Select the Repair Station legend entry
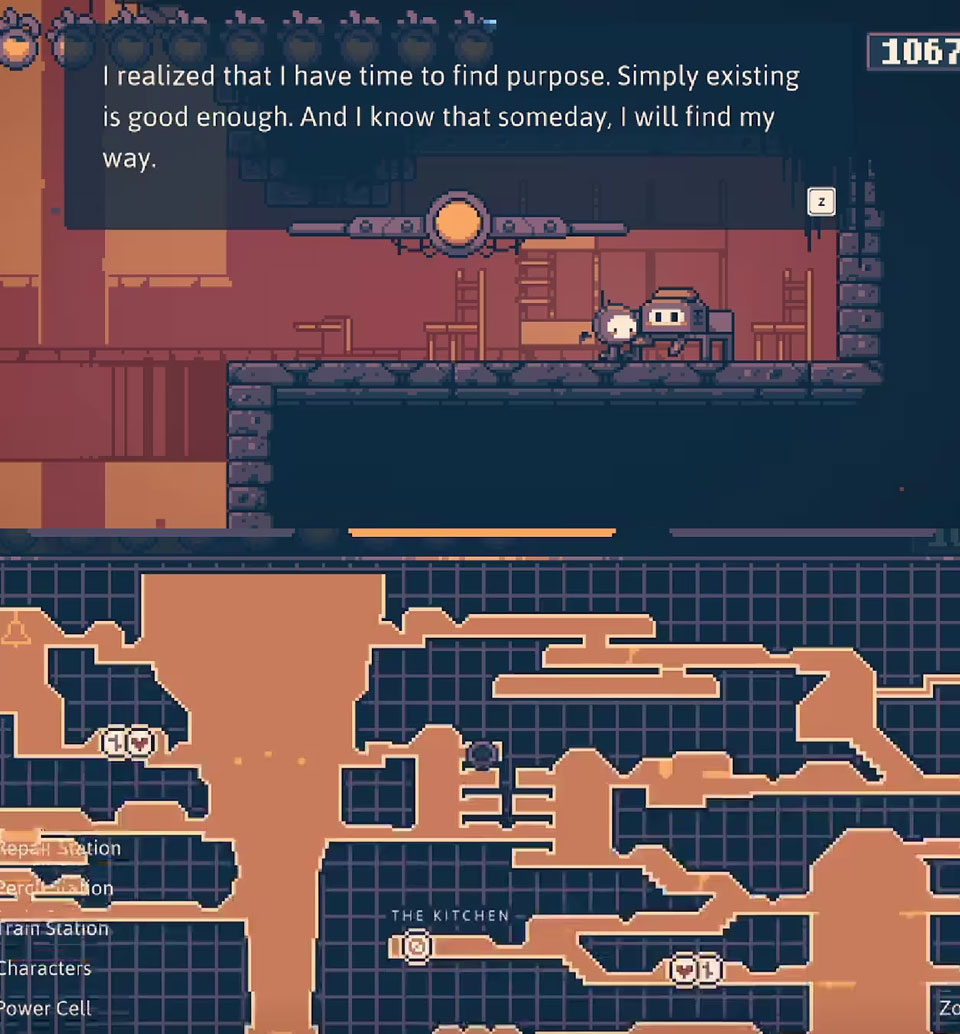 tap(60, 849)
